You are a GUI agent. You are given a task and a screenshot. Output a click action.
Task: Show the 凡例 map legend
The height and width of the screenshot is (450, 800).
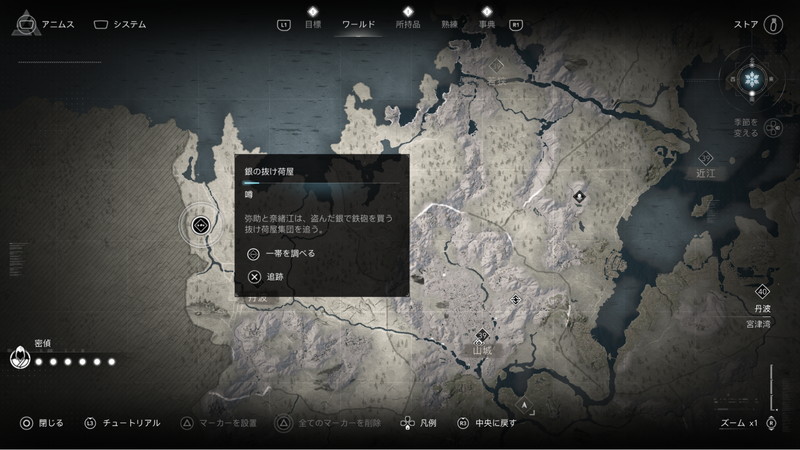(x=418, y=423)
